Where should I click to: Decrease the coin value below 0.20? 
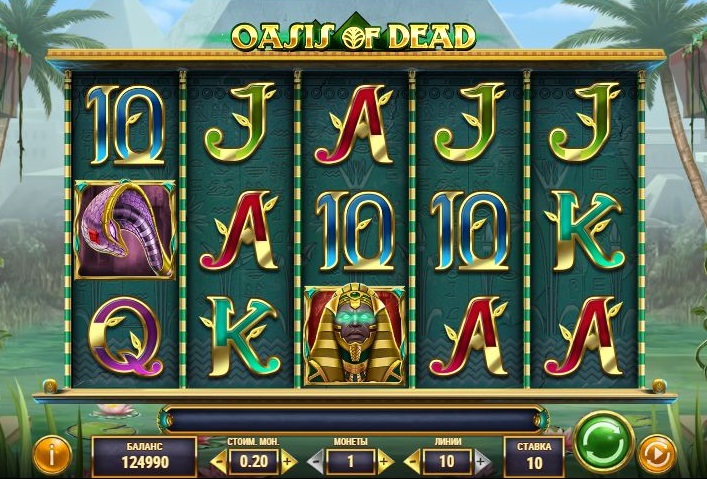[x=220, y=462]
